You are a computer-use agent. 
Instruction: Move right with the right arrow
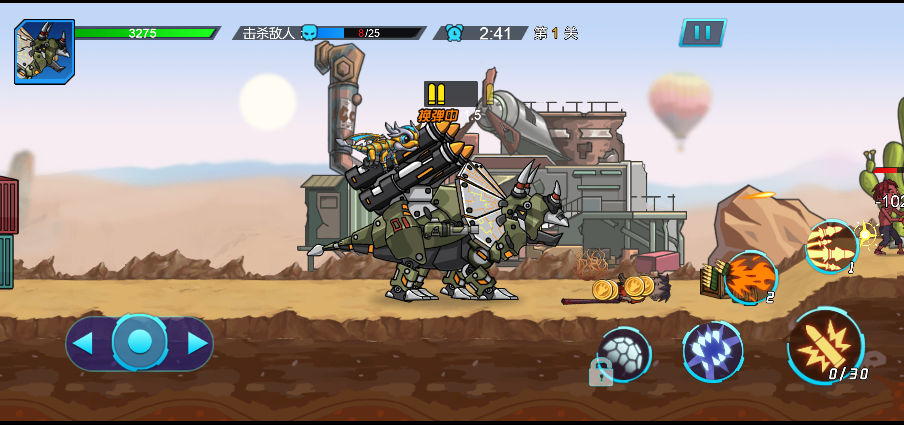point(197,344)
